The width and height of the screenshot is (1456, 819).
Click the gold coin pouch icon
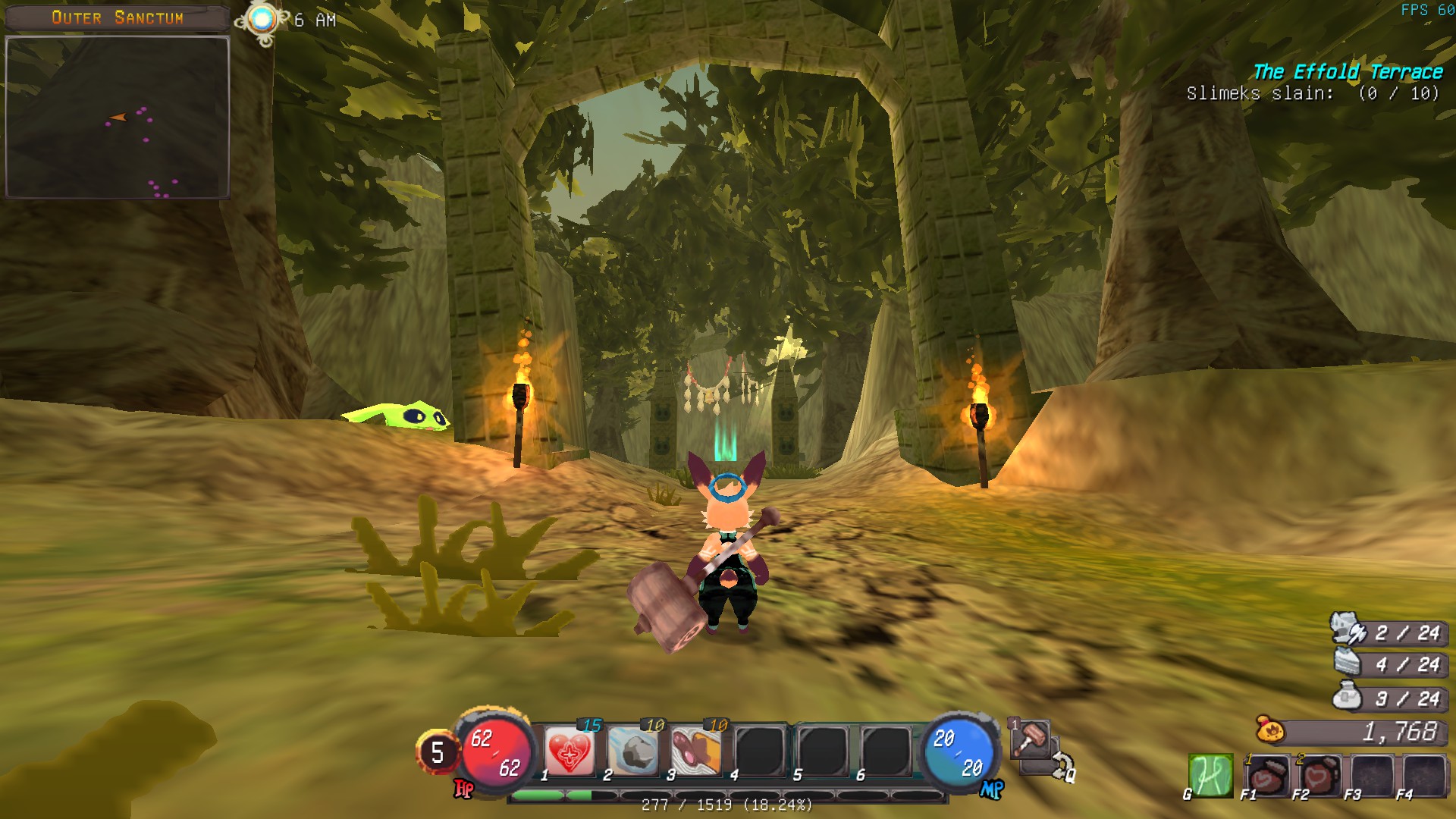pyautogui.click(x=1270, y=730)
